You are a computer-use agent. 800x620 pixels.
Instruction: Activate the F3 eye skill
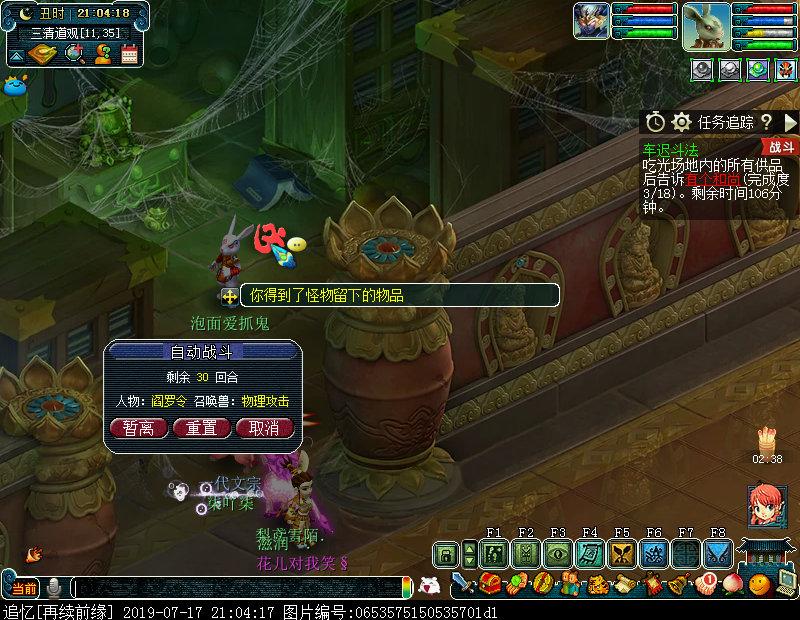[557, 553]
